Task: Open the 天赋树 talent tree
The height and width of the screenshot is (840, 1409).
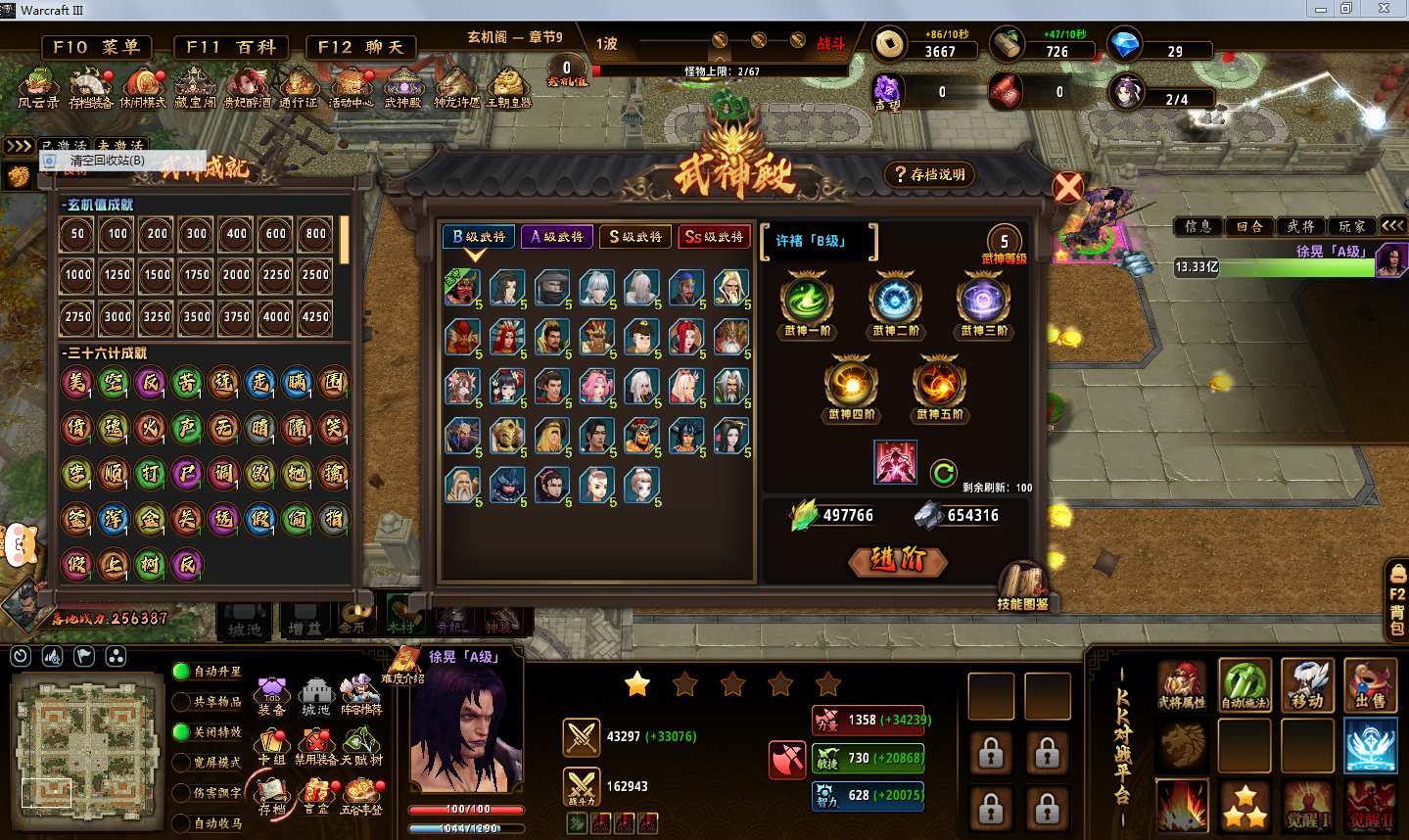Action: (x=361, y=744)
